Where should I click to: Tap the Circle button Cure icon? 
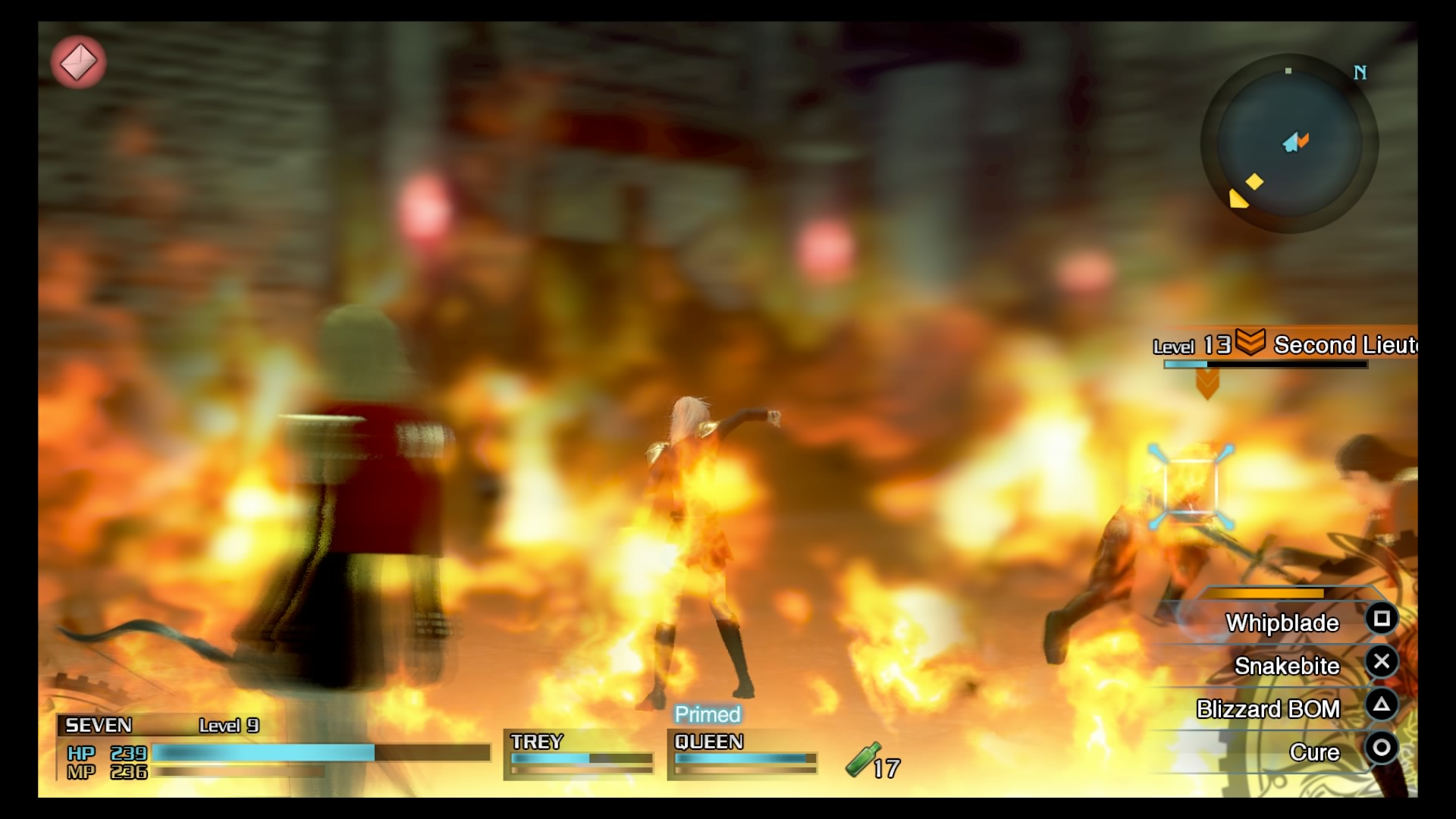pyautogui.click(x=1382, y=749)
